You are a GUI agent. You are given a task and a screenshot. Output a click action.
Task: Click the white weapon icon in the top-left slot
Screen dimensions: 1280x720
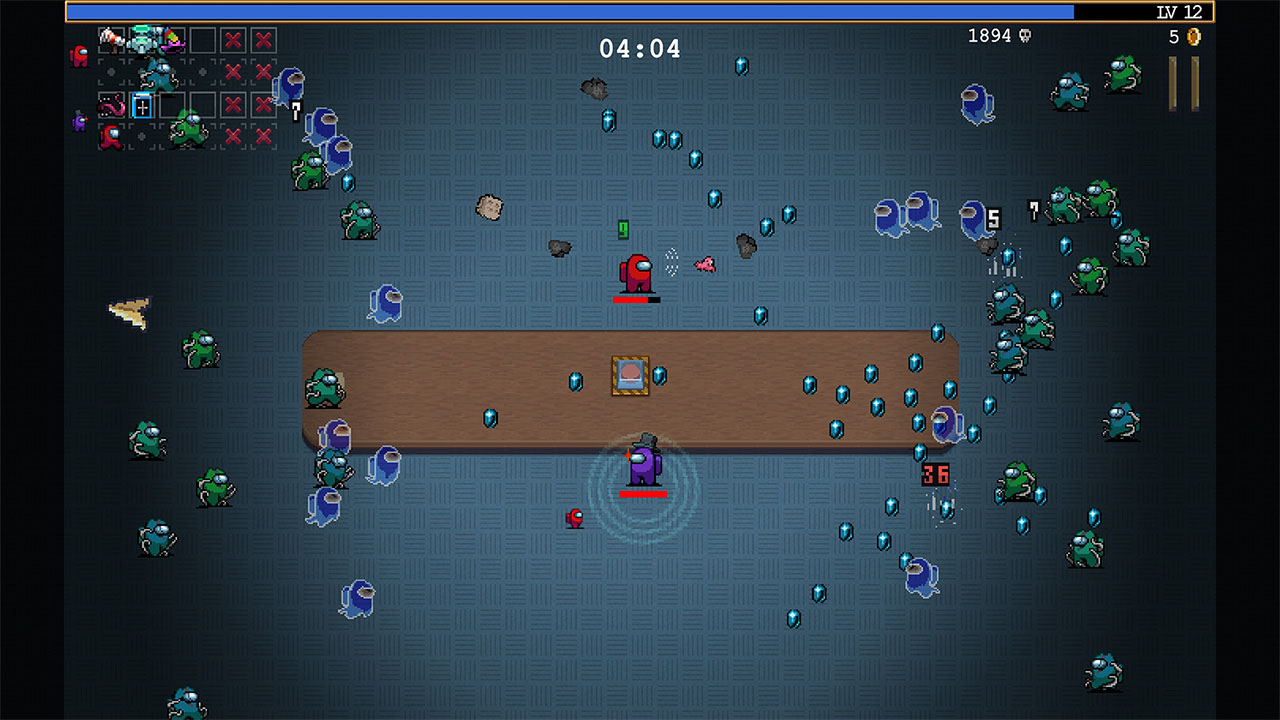click(x=111, y=38)
